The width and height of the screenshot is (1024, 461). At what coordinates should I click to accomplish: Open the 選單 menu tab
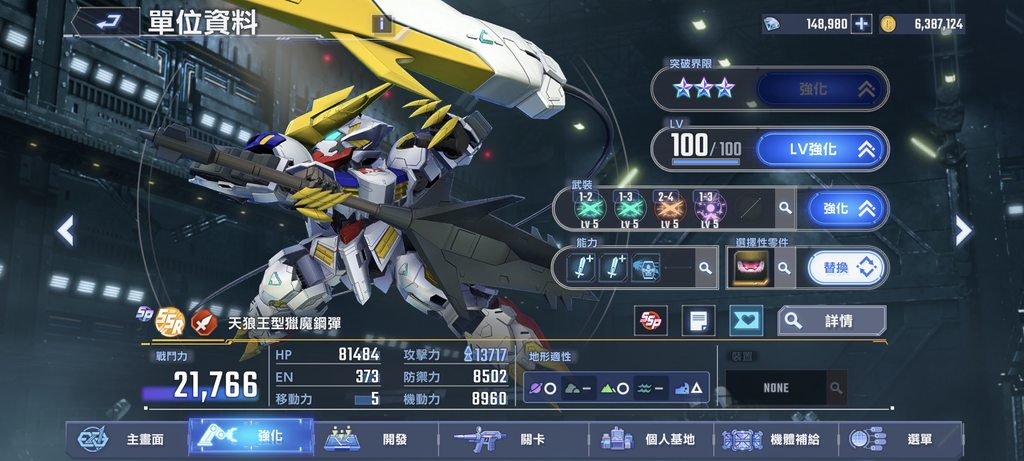click(x=895, y=439)
